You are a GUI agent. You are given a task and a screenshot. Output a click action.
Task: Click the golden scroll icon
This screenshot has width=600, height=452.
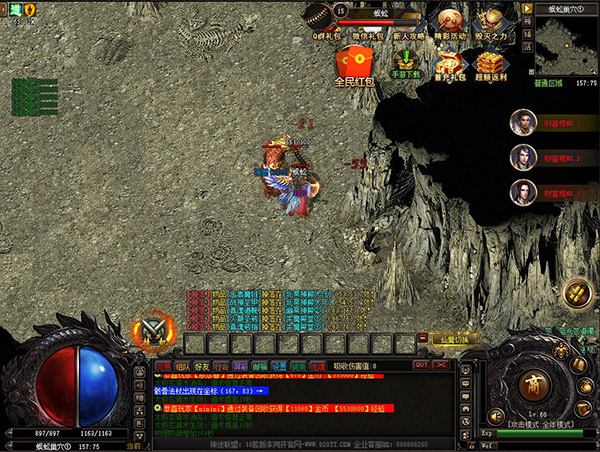[577, 293]
